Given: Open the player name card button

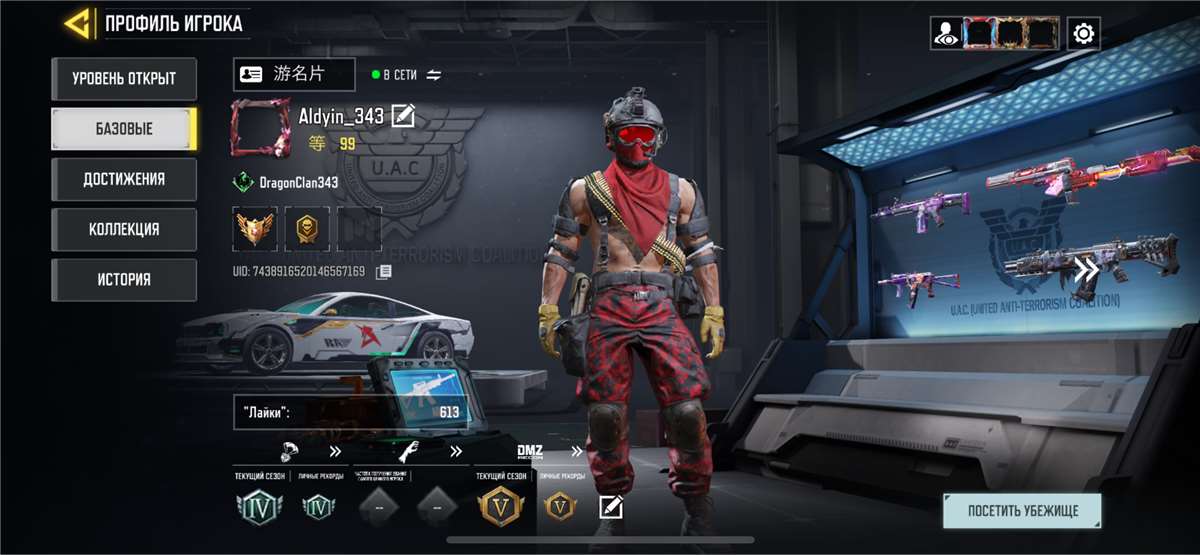Looking at the screenshot, I should coord(293,74).
